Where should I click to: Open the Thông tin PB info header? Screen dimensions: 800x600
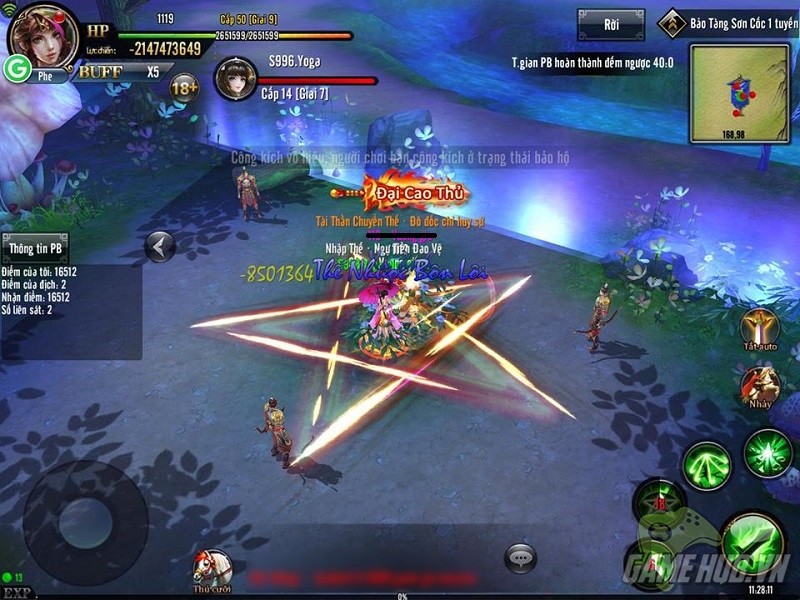point(36,247)
